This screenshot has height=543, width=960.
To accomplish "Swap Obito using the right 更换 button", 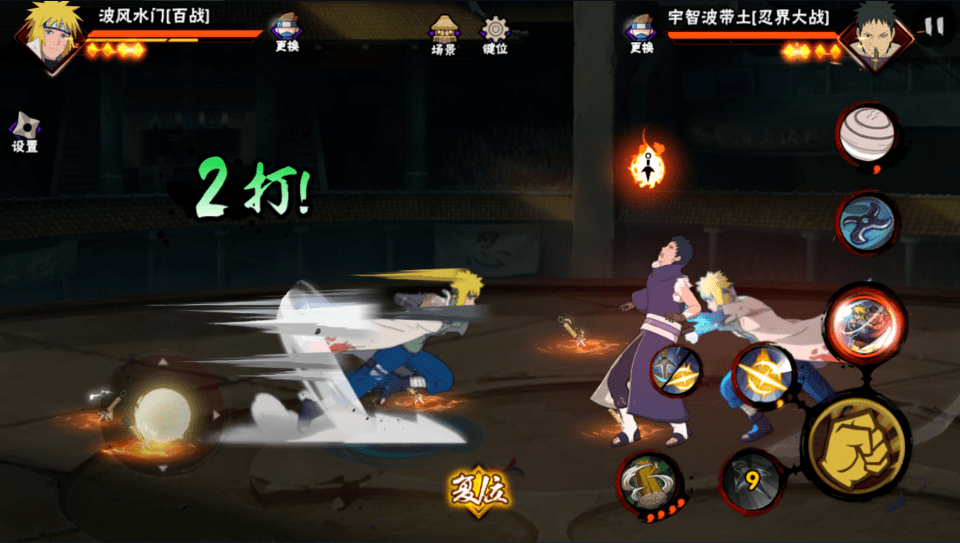I will (641, 33).
